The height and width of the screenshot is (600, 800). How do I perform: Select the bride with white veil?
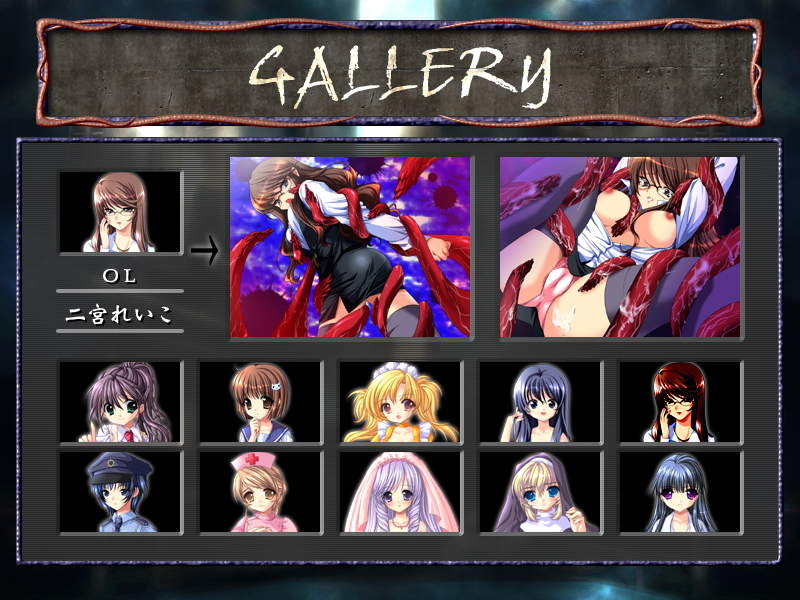[x=400, y=492]
